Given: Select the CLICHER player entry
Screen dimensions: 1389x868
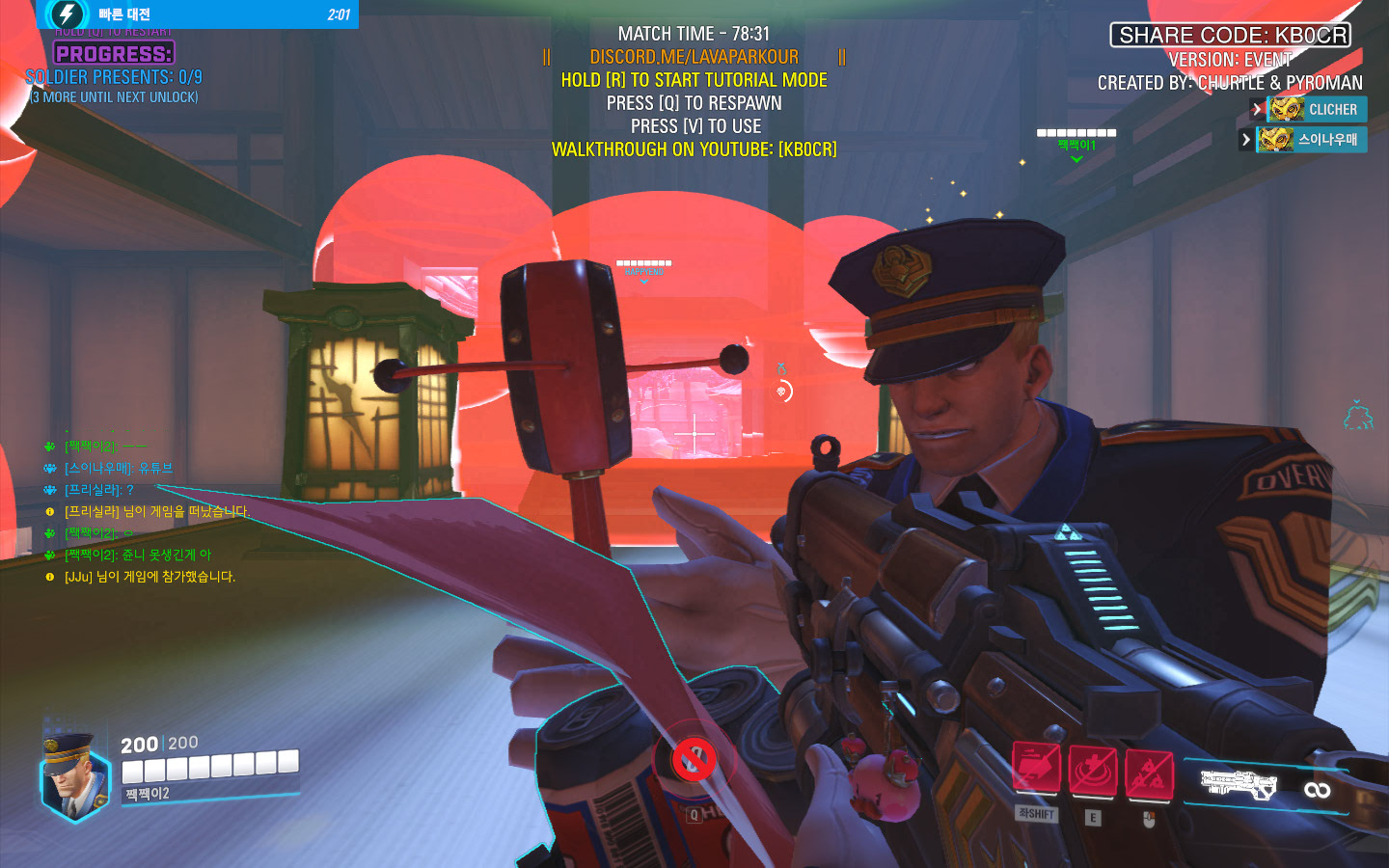Looking at the screenshot, I should click(x=1316, y=110).
